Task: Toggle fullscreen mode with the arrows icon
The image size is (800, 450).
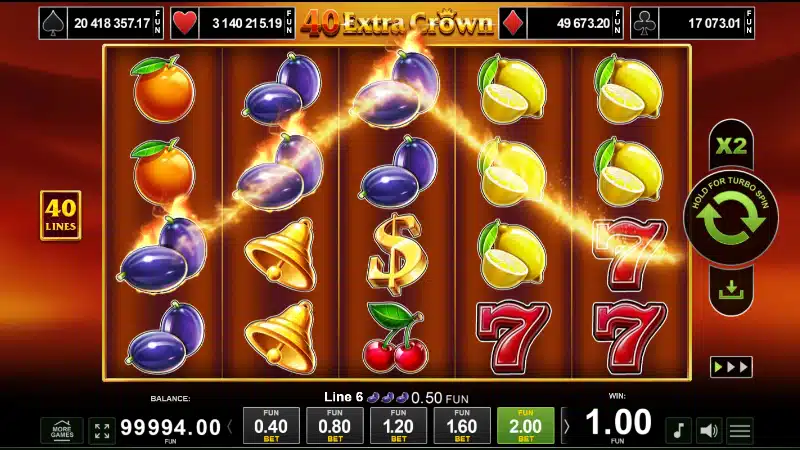Action: (102, 431)
